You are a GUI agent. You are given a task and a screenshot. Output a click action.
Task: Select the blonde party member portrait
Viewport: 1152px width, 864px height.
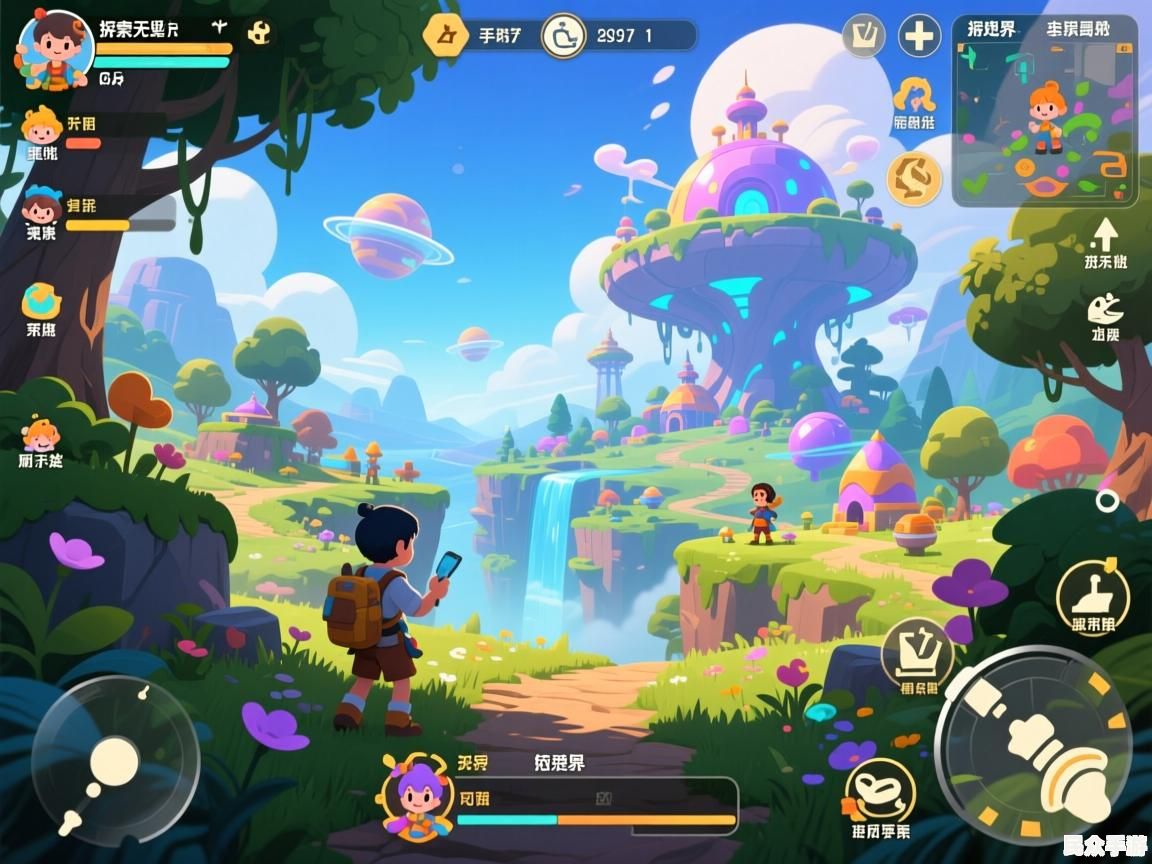(41, 127)
